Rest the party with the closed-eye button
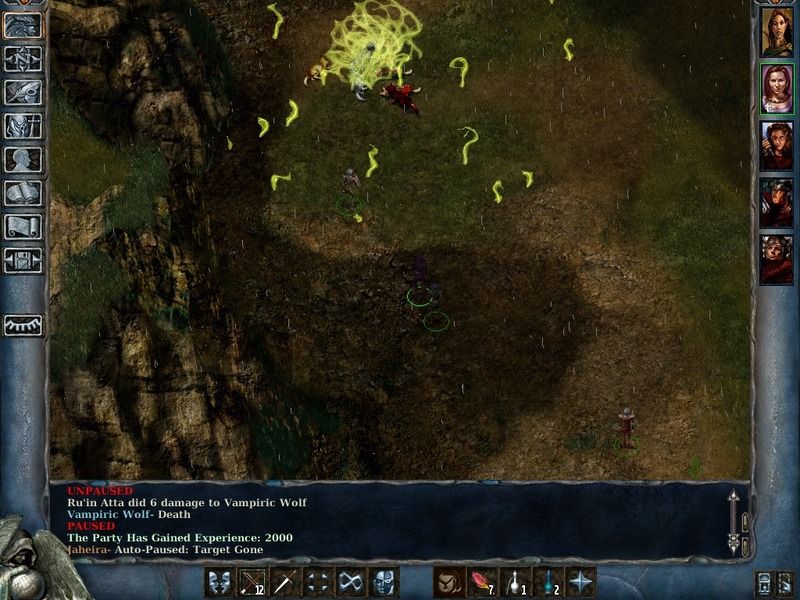The image size is (800, 600). [23, 325]
